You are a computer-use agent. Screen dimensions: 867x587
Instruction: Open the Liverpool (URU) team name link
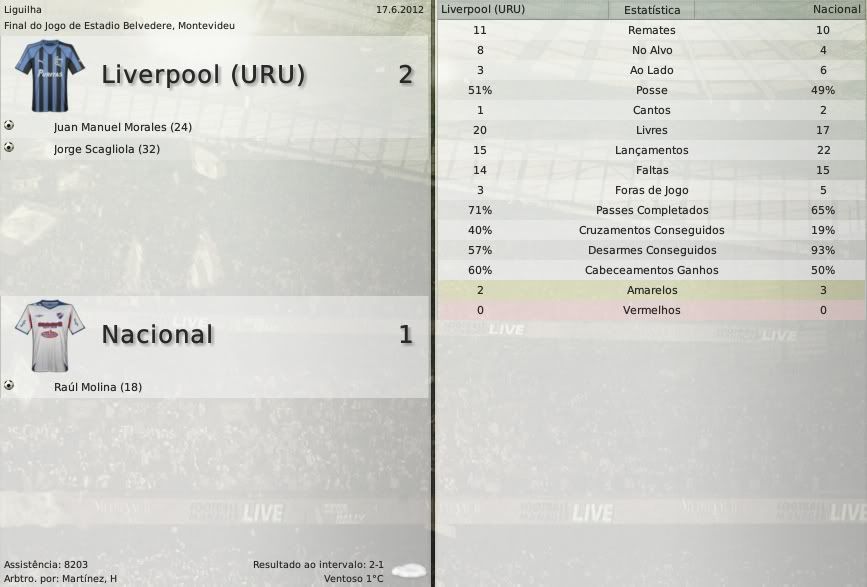203,75
